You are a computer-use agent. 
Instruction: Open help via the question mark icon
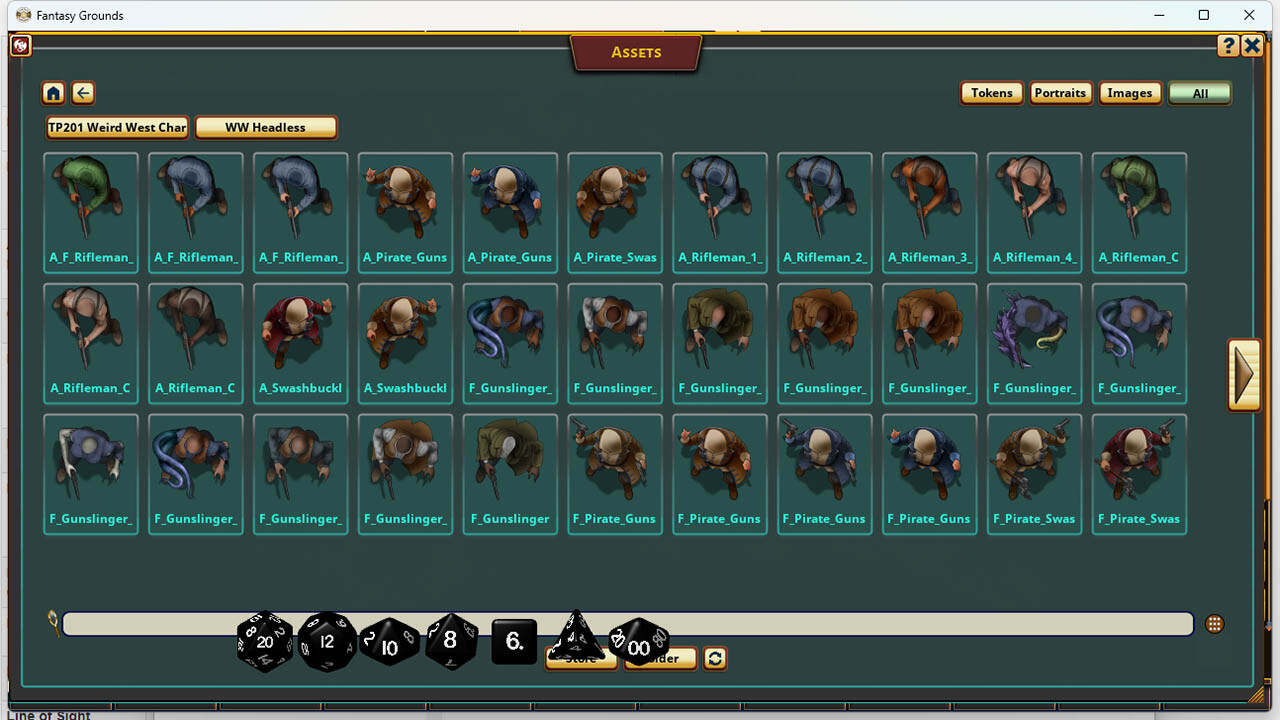(1228, 45)
